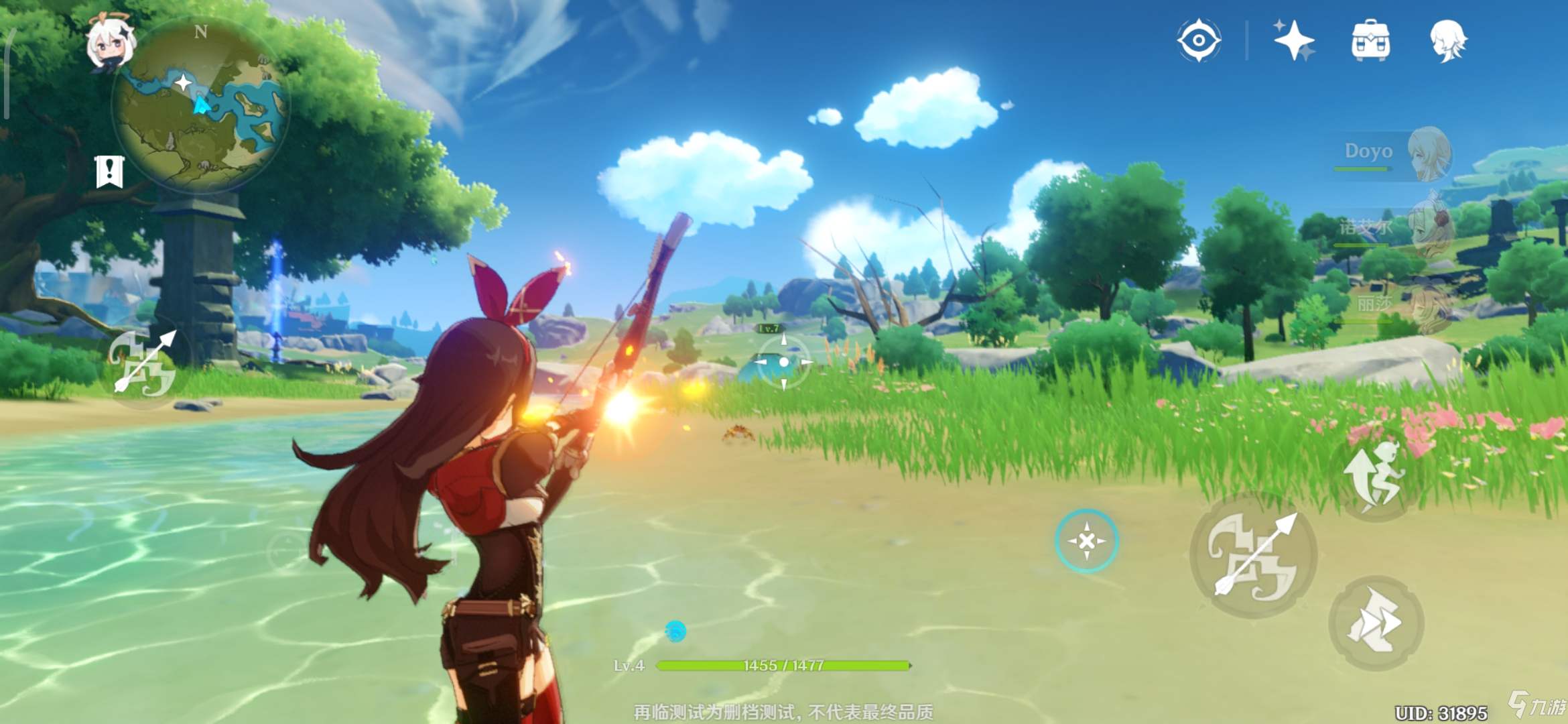This screenshot has height=724, width=1568.
Task: Open the quest exclamation banner icon
Action: click(x=110, y=172)
